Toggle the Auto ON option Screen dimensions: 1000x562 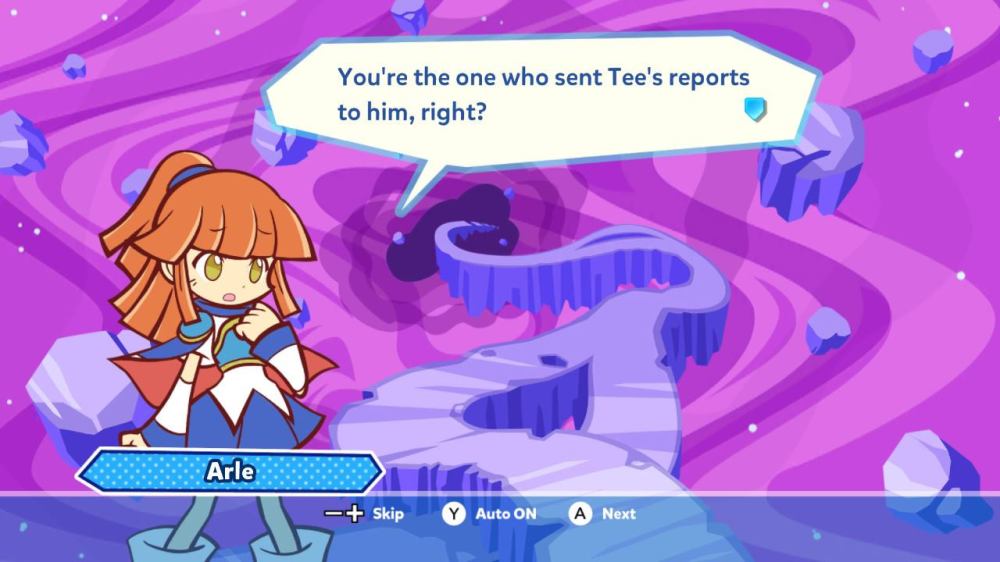pyautogui.click(x=491, y=514)
